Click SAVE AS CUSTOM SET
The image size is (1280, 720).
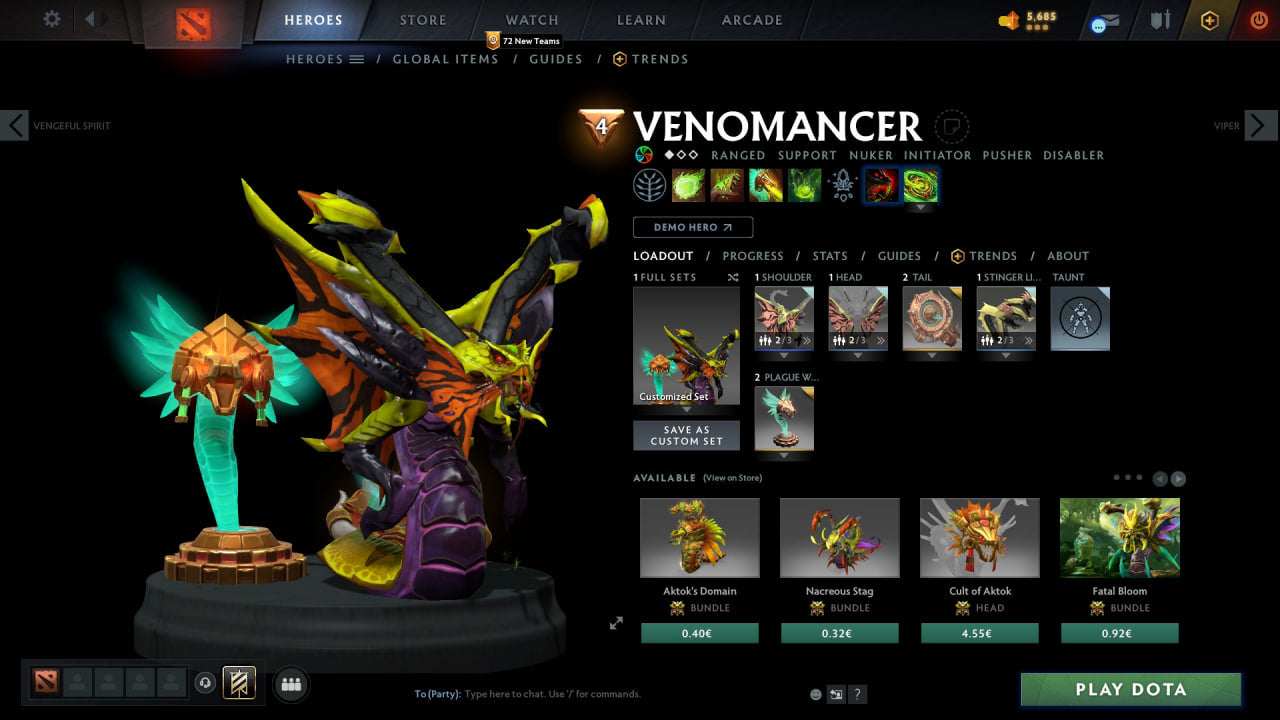(686, 435)
